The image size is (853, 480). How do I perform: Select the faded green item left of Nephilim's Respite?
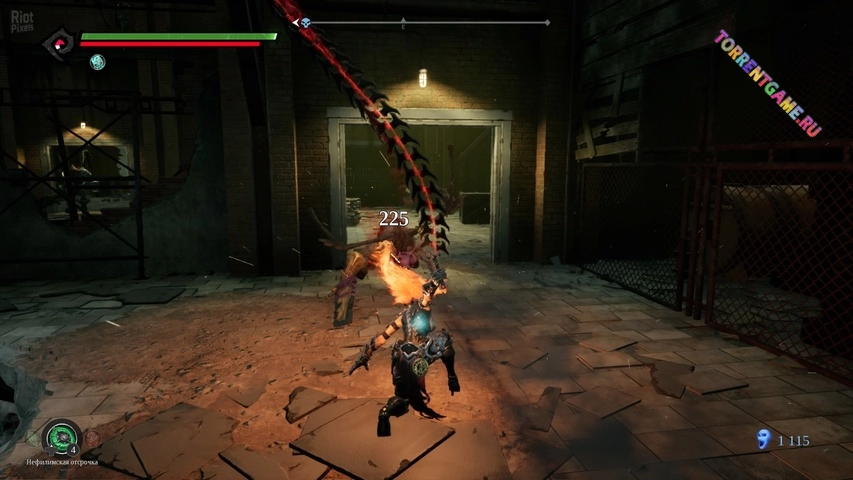click(35, 439)
